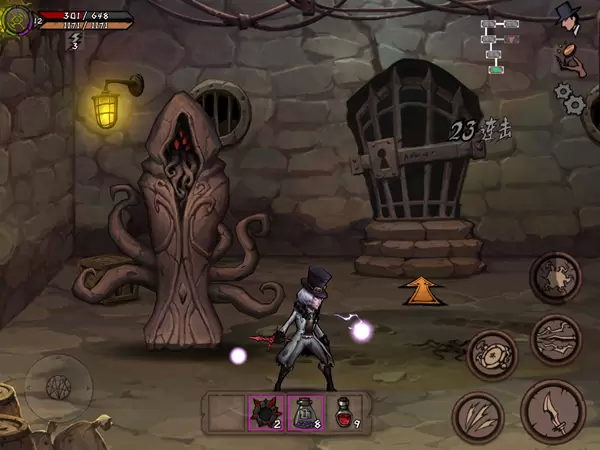Click the player portrait emblem
The height and width of the screenshot is (450, 600).
click(17, 18)
